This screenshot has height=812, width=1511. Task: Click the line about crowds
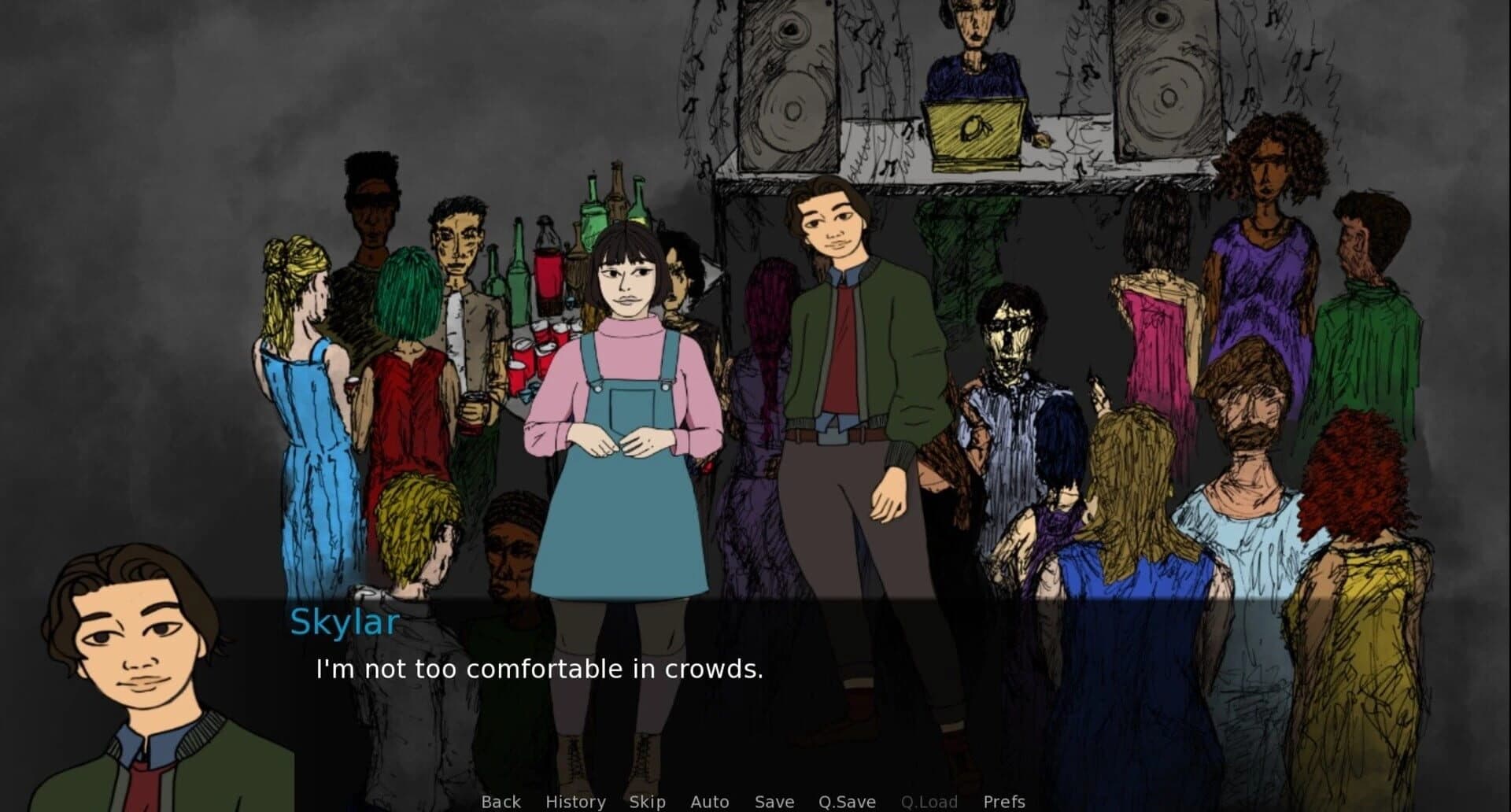pyautogui.click(x=538, y=670)
